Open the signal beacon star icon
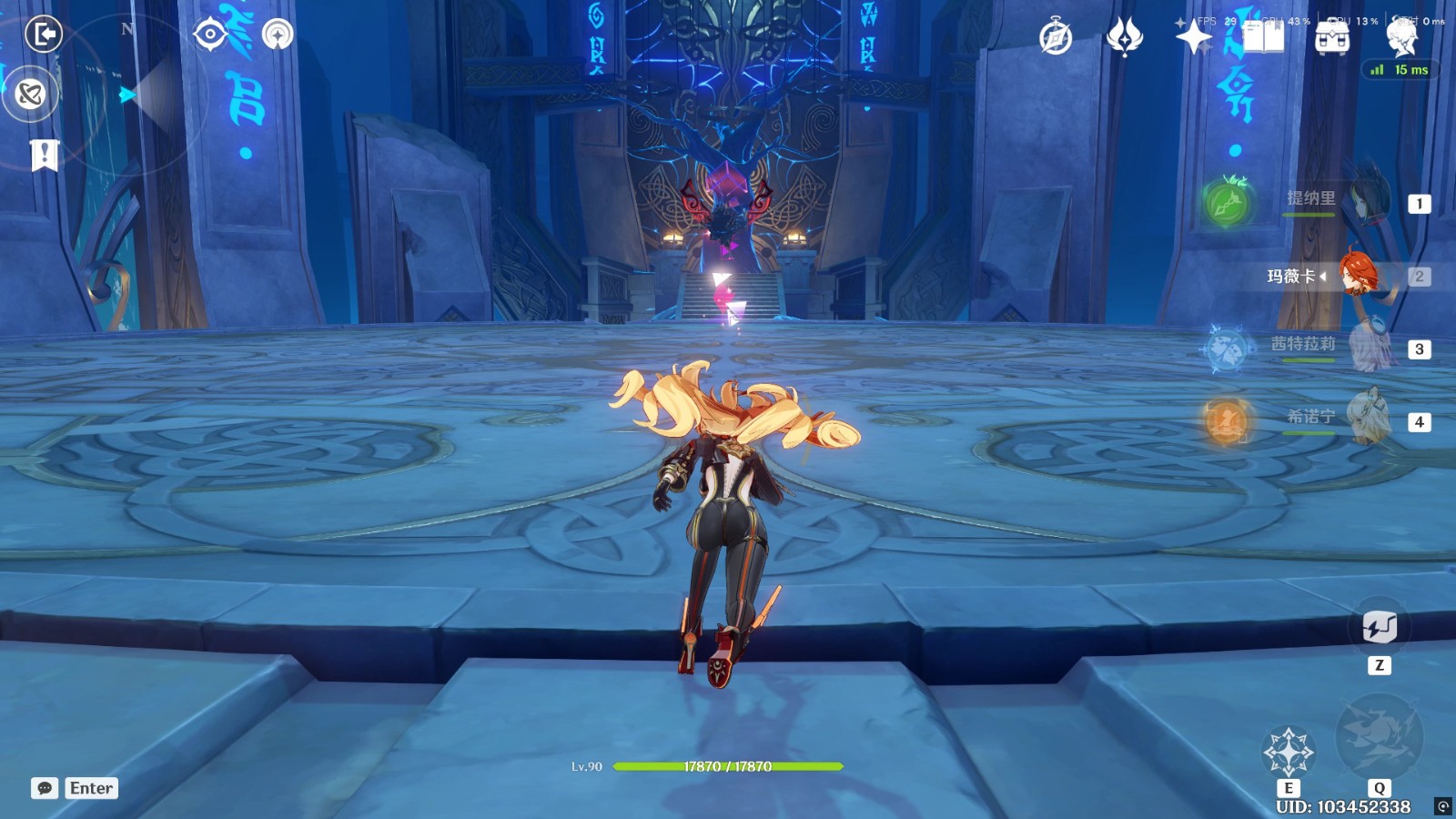 click(x=278, y=35)
